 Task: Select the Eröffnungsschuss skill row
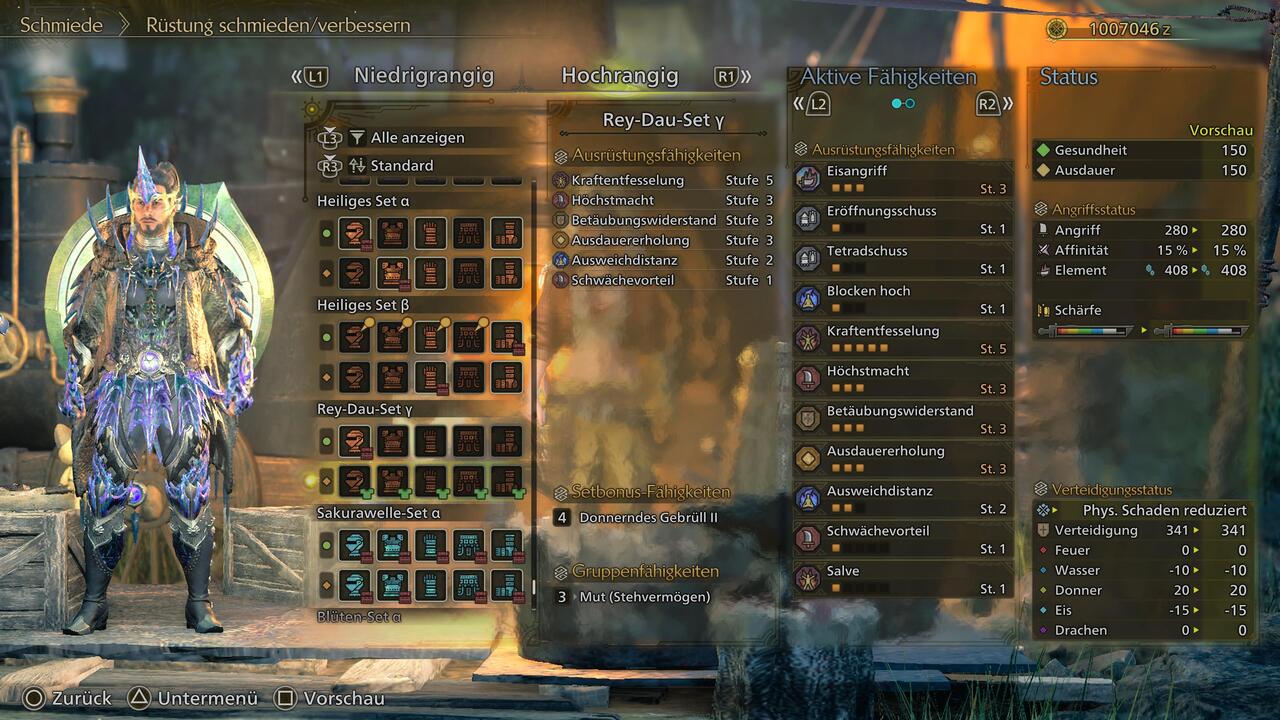[902, 219]
